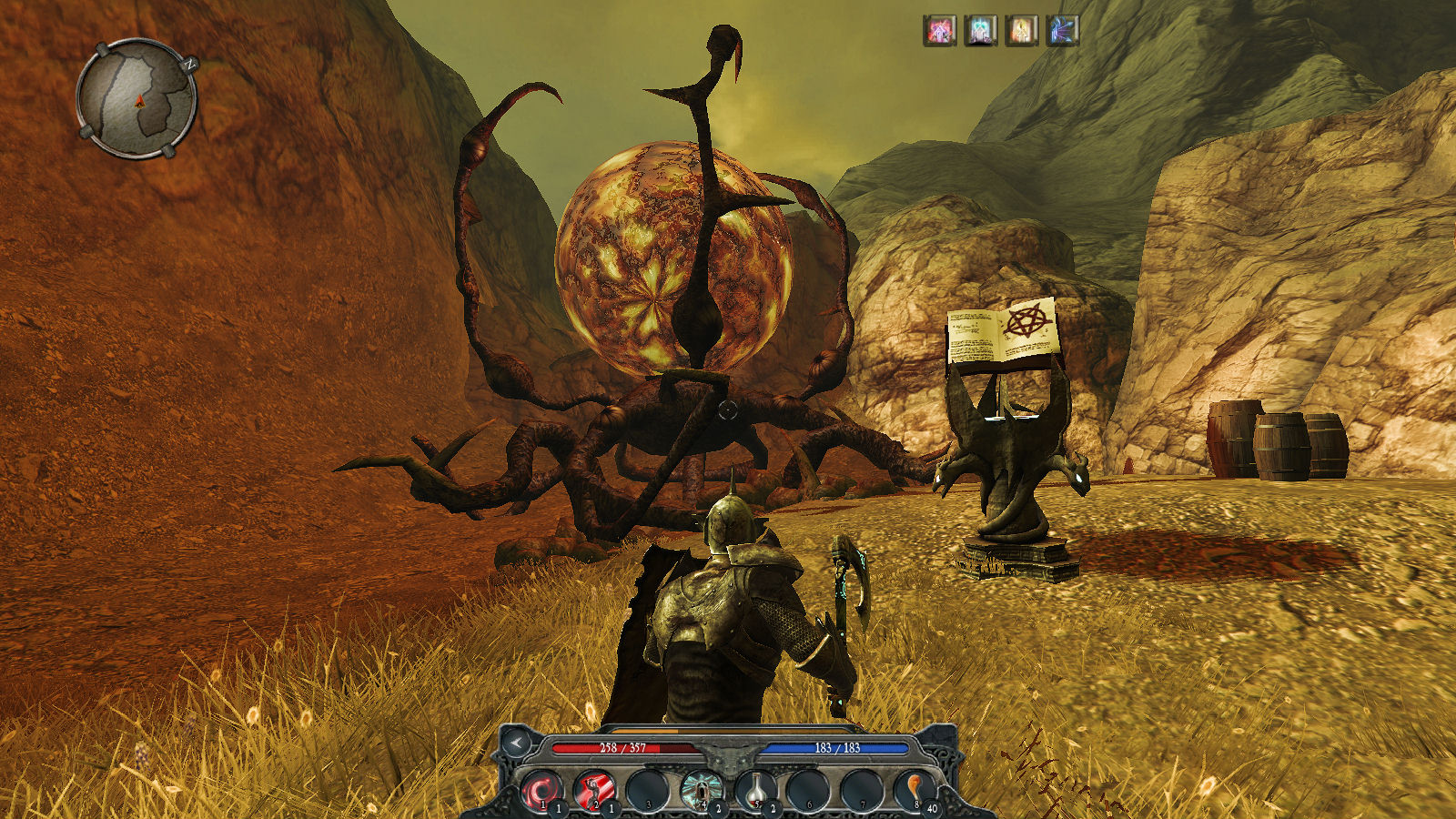The height and width of the screenshot is (819, 1456).
Task: Select the glowing teal helmet skill
Action: click(x=701, y=788)
